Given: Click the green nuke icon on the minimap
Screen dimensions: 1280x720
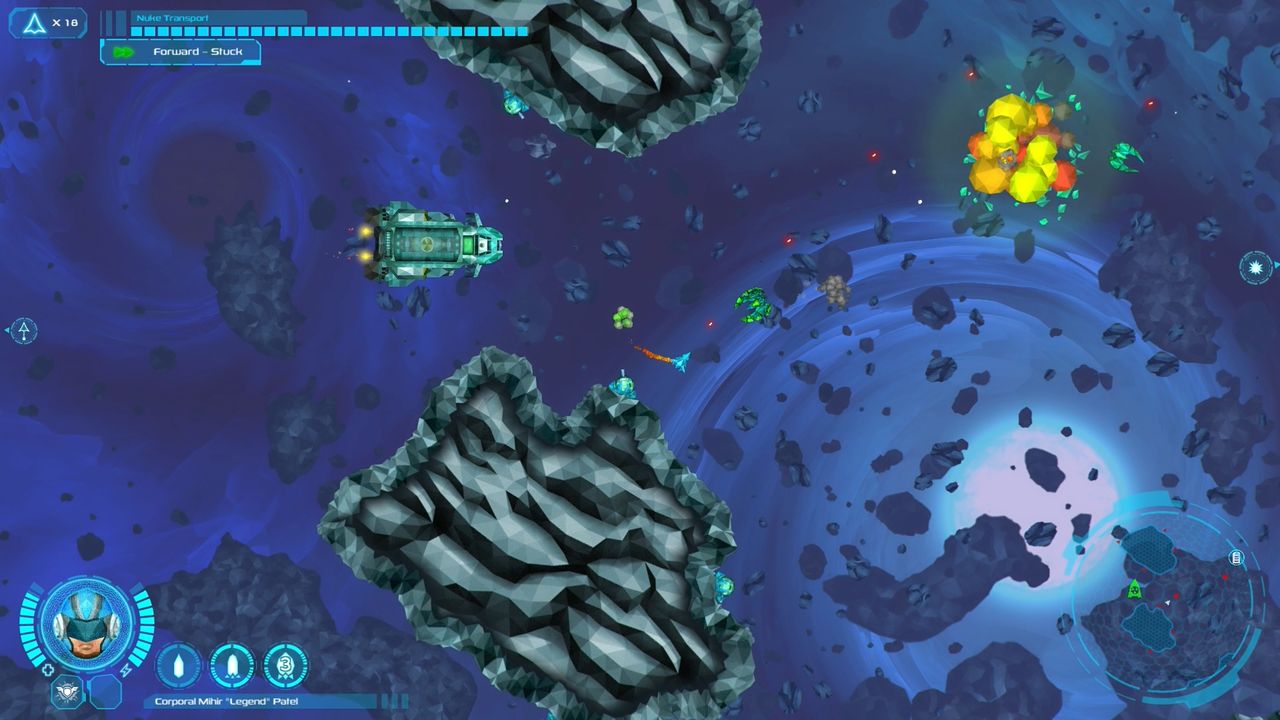Looking at the screenshot, I should click(x=1134, y=590).
